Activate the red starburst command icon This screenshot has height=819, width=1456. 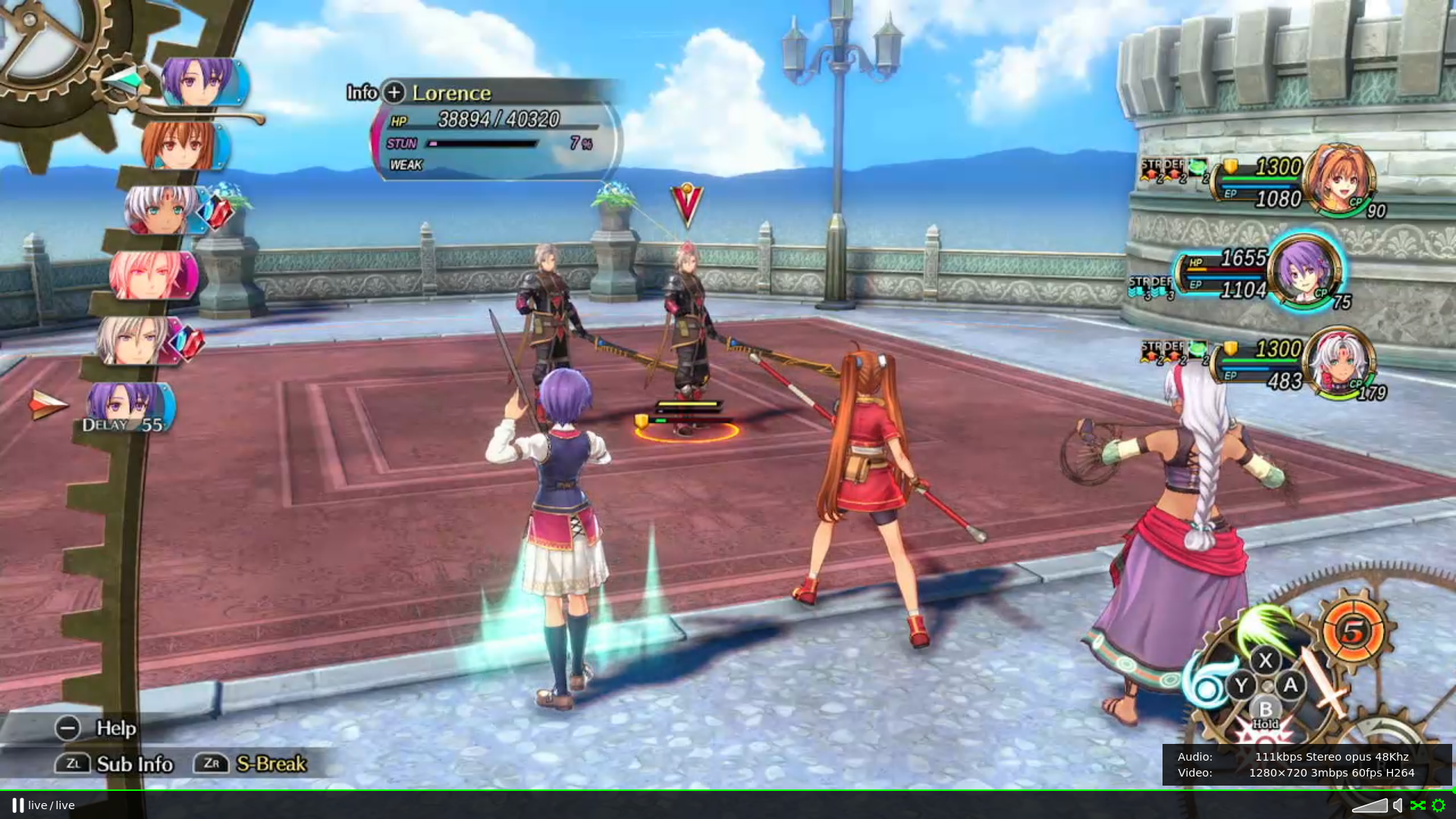pyautogui.click(x=1263, y=734)
